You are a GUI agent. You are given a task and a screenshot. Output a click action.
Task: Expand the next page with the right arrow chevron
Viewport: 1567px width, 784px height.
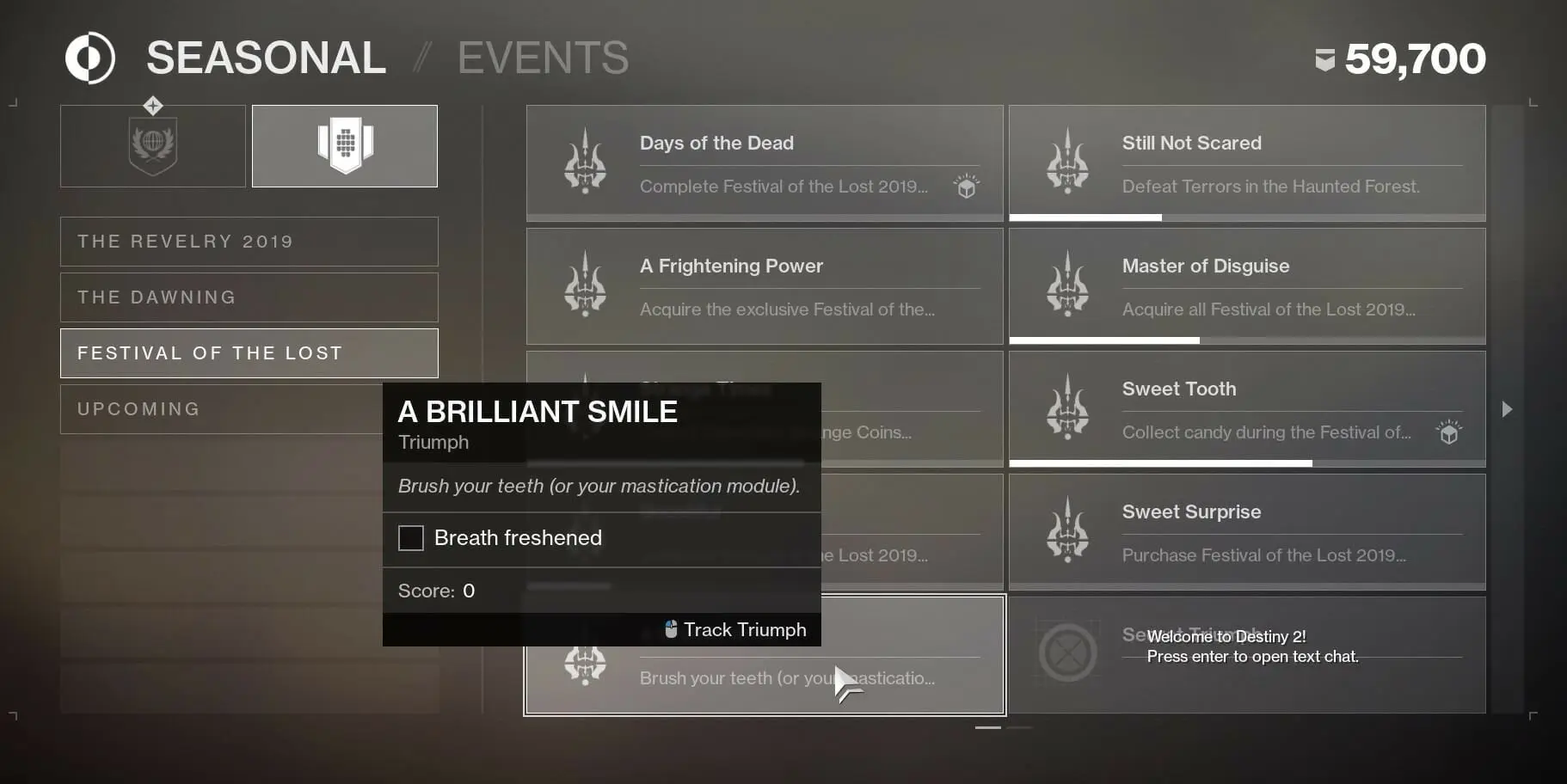coord(1508,409)
